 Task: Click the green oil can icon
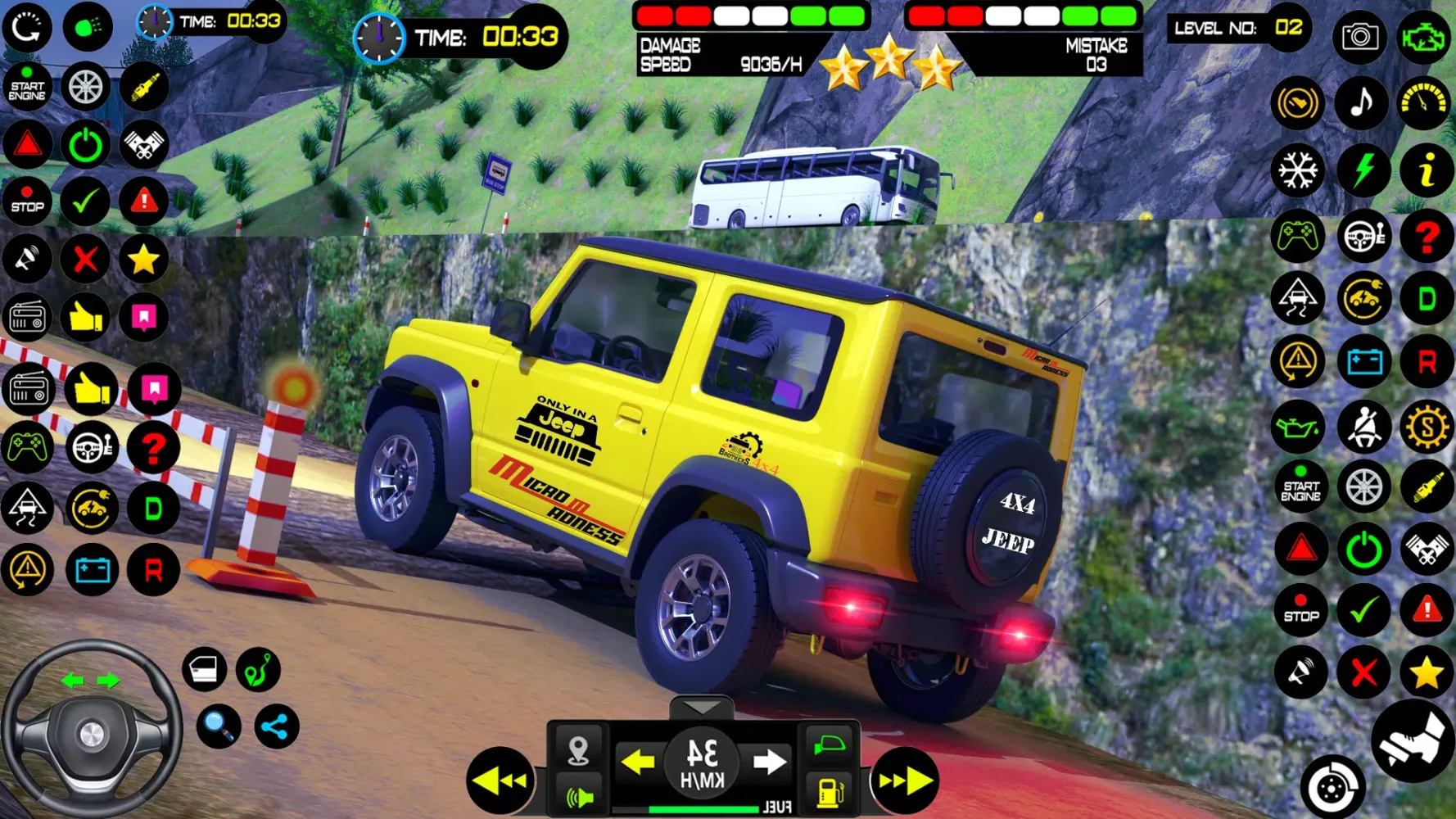pos(1298,428)
